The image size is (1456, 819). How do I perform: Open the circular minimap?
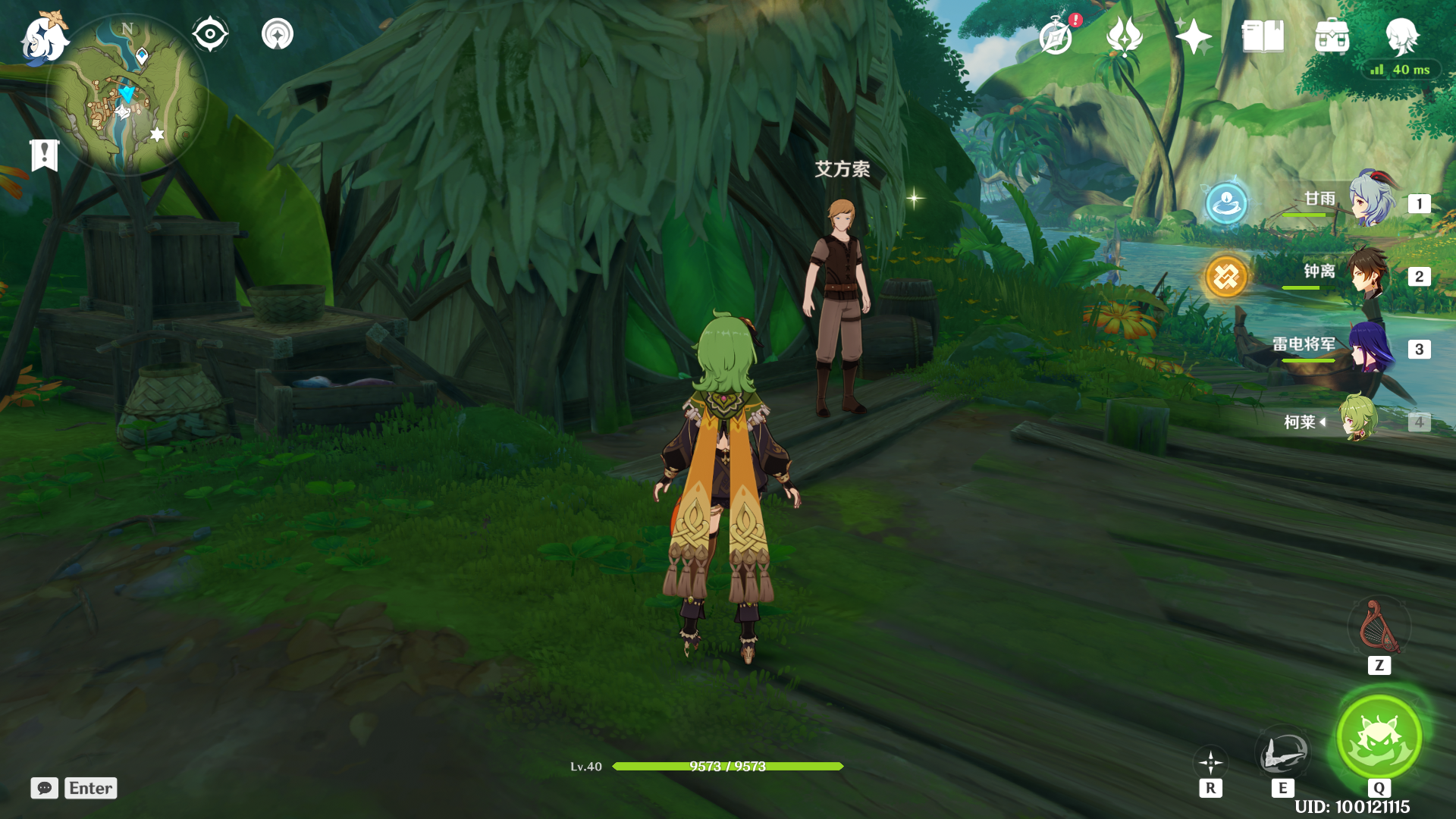[x=127, y=96]
